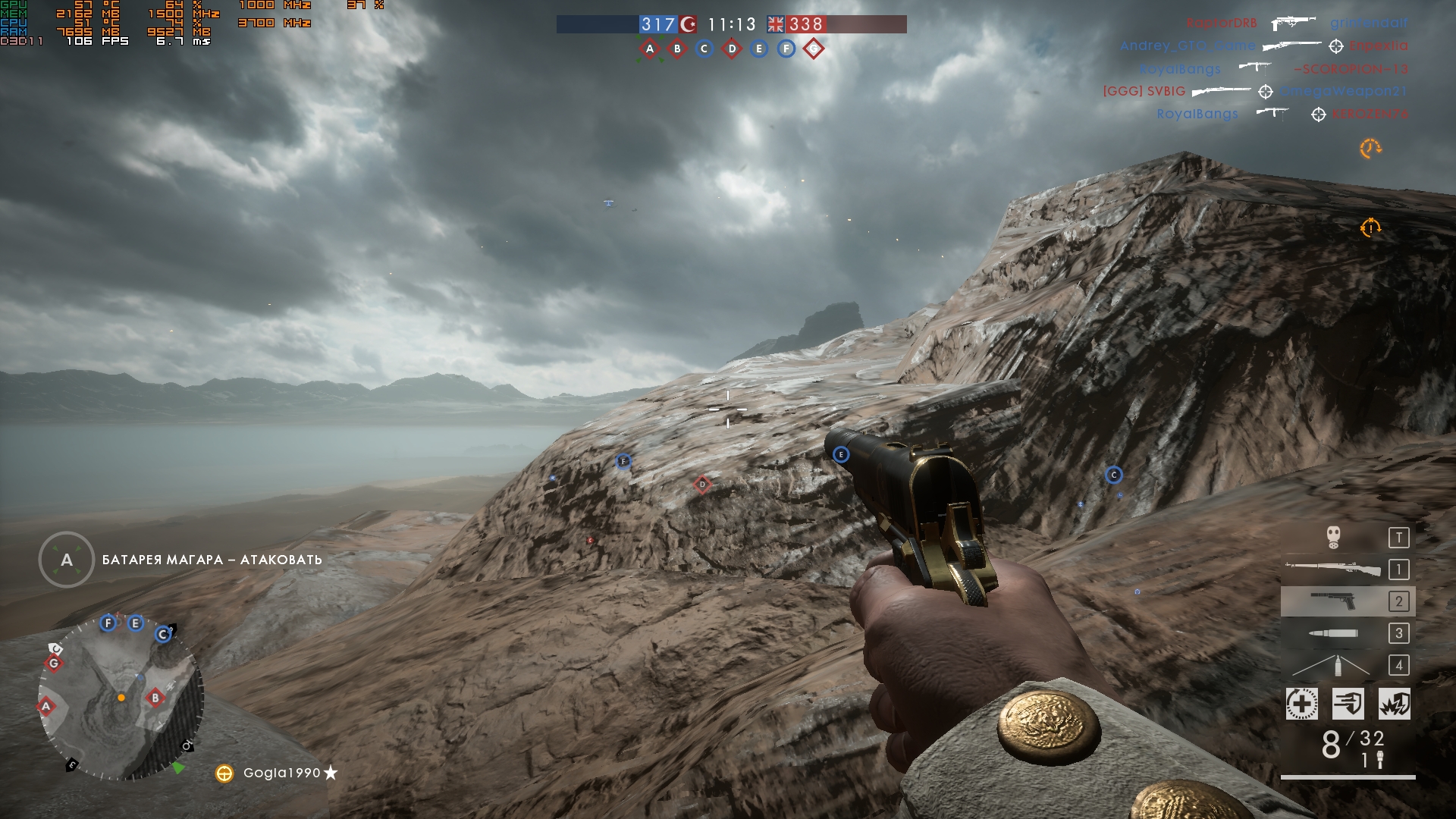
Task: Select objective A flag in top score row
Action: (x=650, y=49)
